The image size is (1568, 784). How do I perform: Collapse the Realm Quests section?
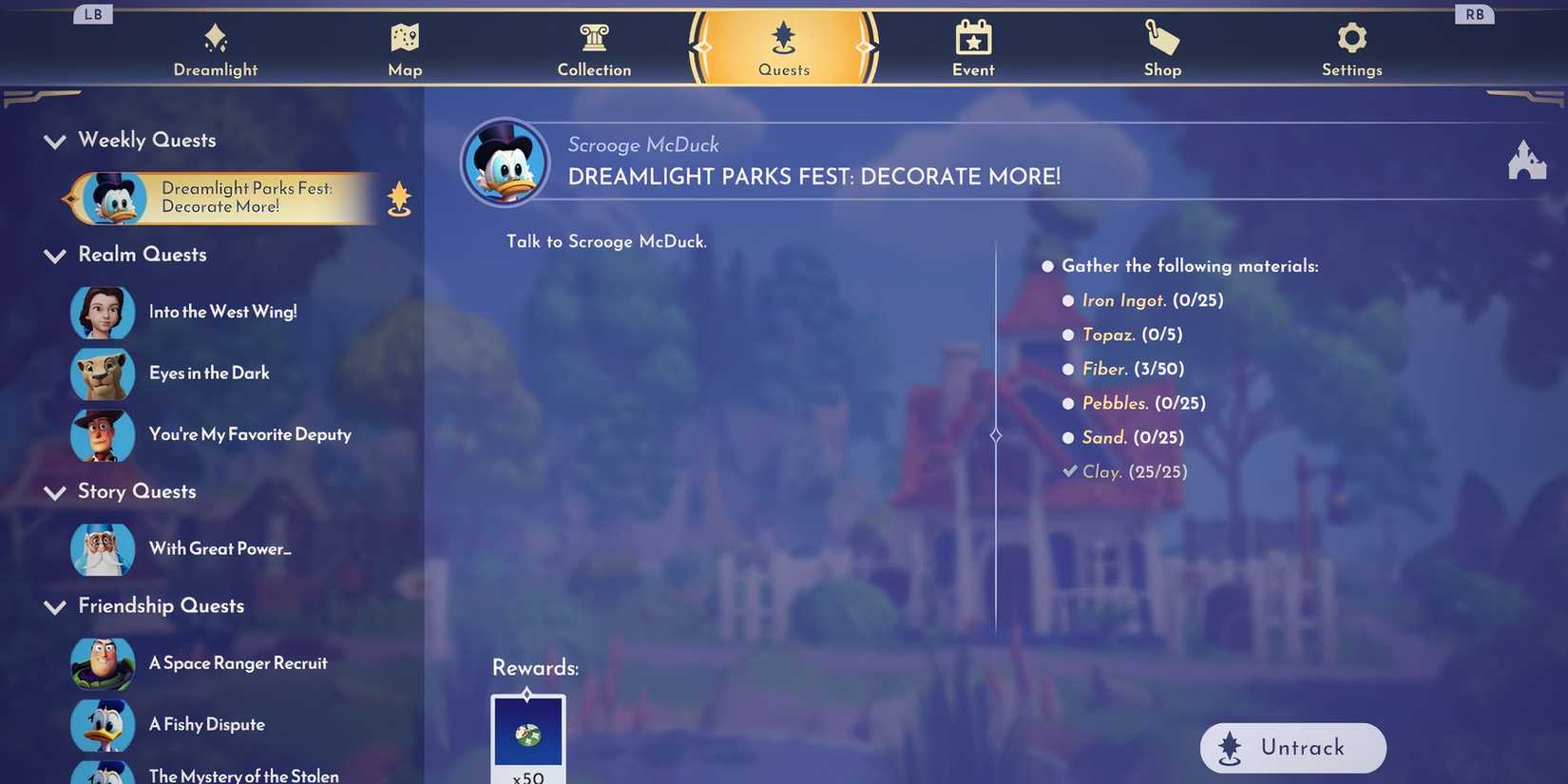click(x=54, y=255)
